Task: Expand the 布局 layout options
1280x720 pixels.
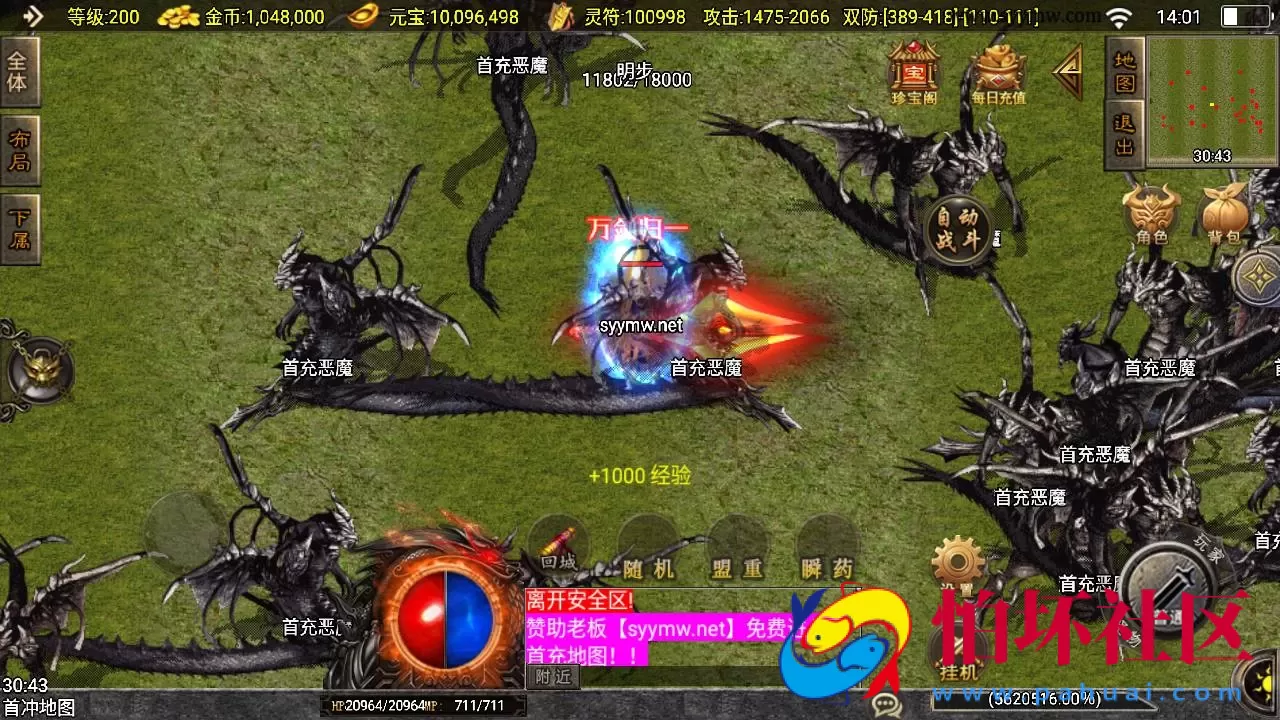Action: (x=21, y=147)
